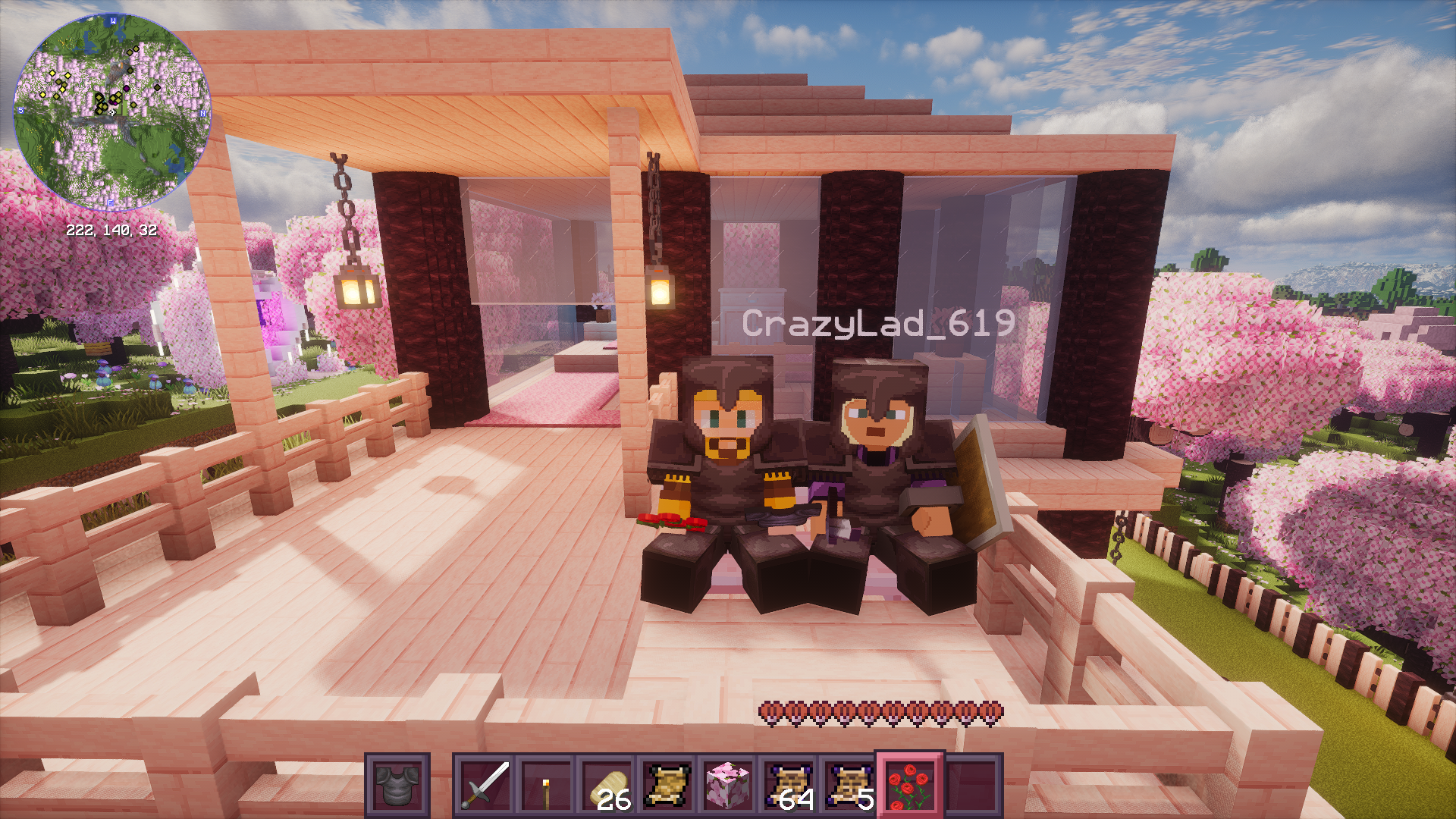Click the circular minimap display

tap(114, 110)
